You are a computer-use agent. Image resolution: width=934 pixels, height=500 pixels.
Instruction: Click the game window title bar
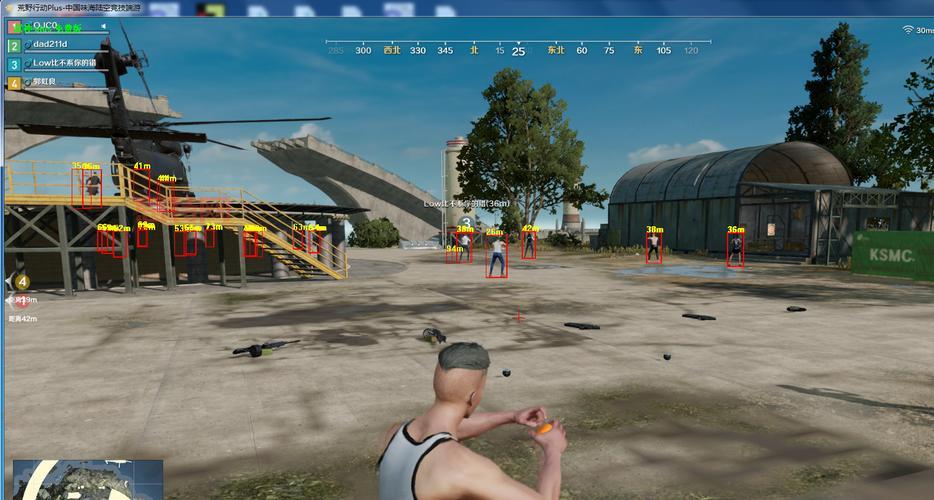(x=300, y=7)
